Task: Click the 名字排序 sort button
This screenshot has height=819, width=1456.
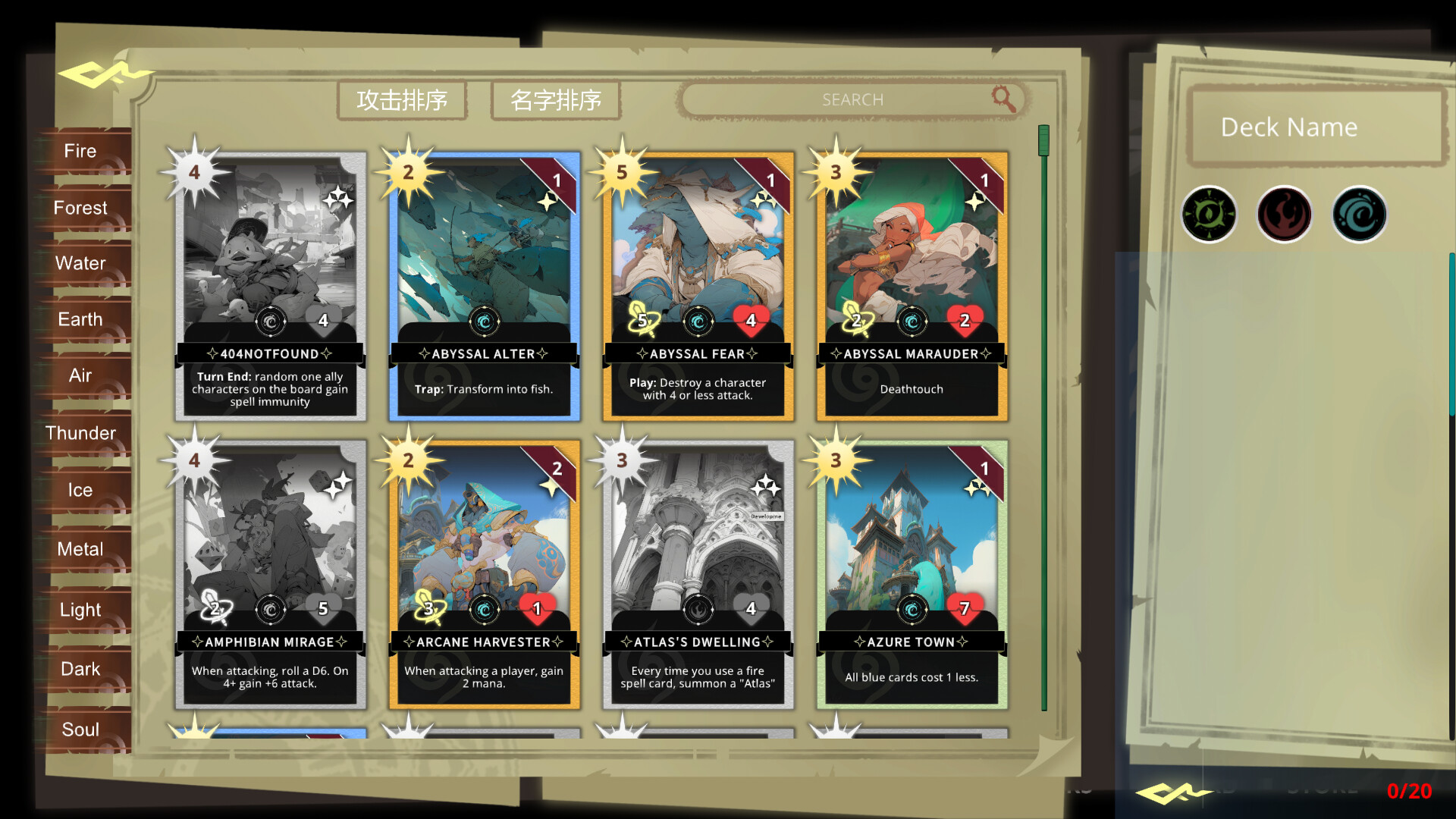Action: pos(556,99)
